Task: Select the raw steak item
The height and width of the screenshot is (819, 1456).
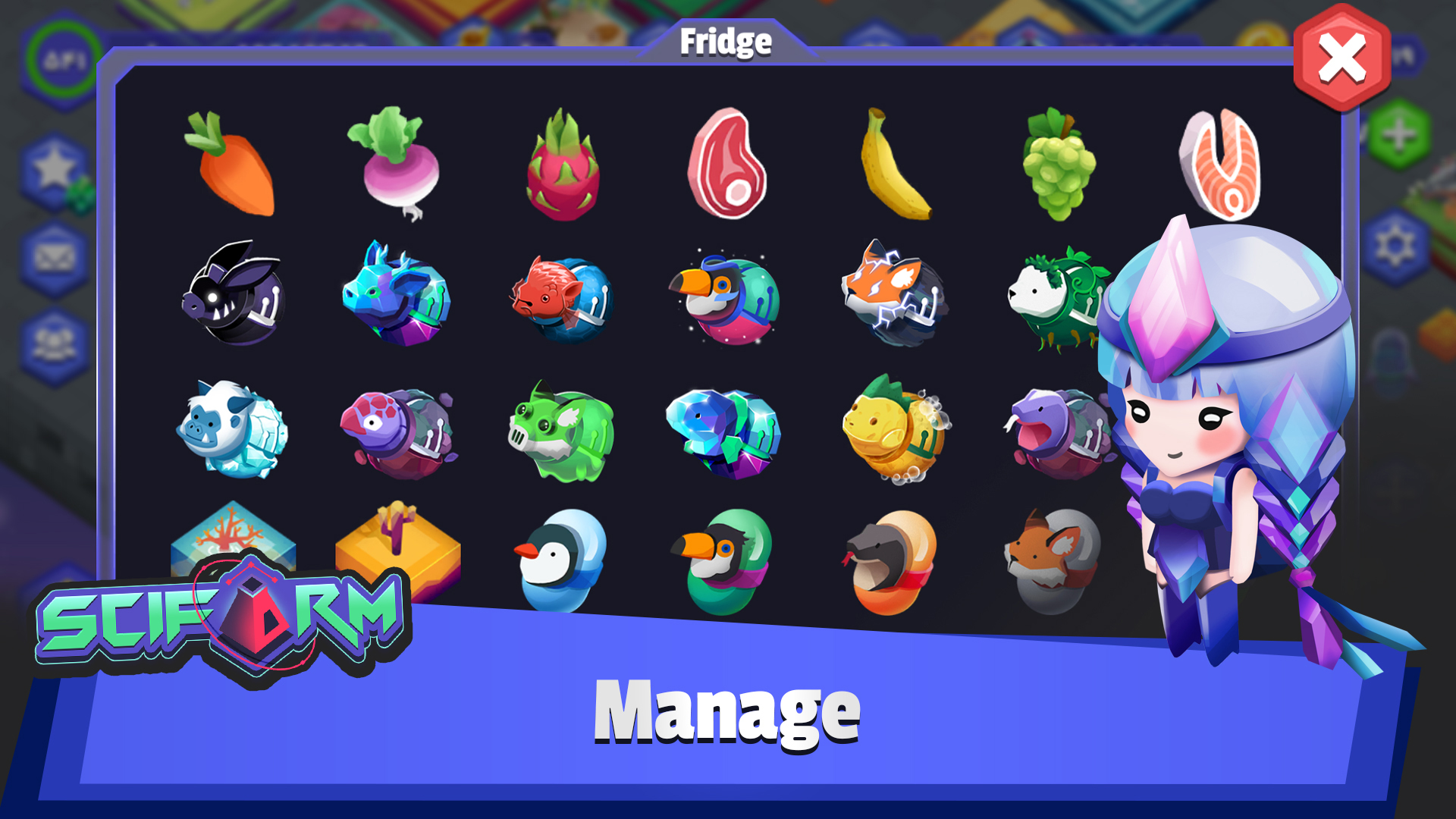Action: pos(726,163)
